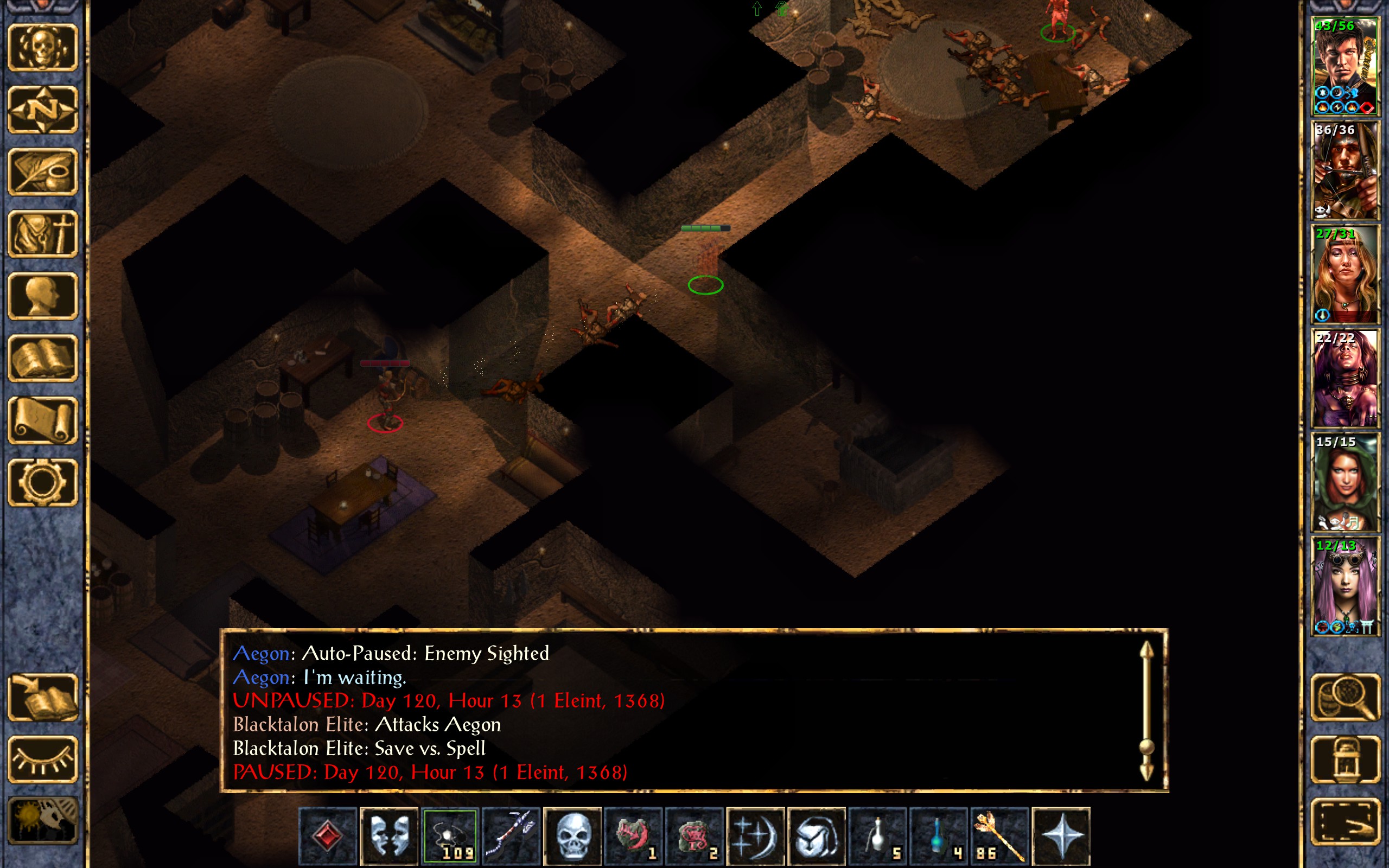Image resolution: width=1389 pixels, height=868 pixels.
Task: Select the top party member portrait
Action: 1345,66
